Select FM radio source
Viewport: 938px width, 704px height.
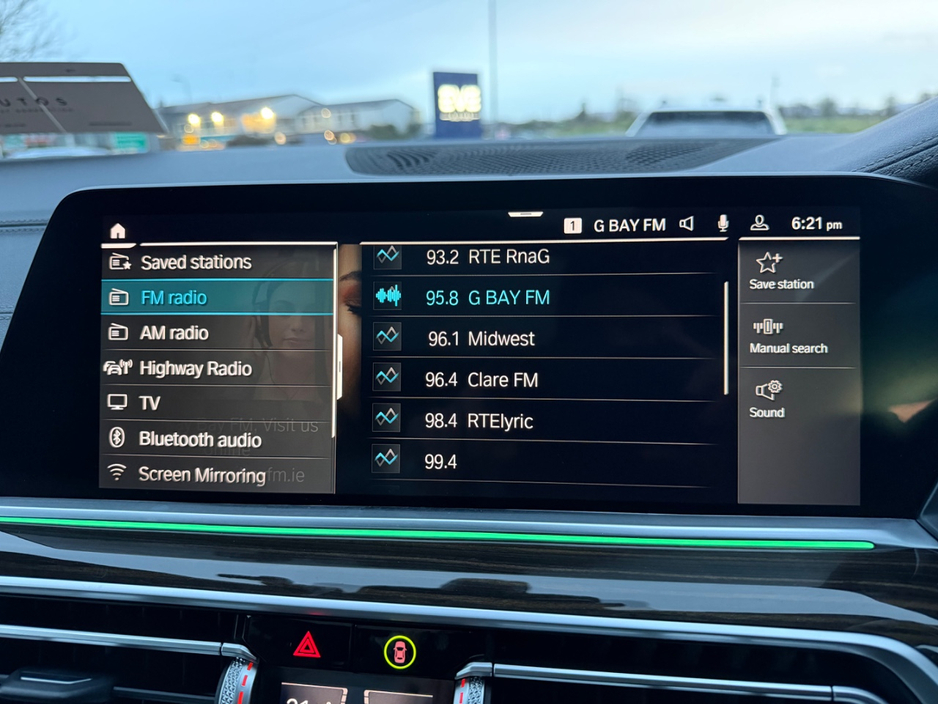click(x=173, y=297)
